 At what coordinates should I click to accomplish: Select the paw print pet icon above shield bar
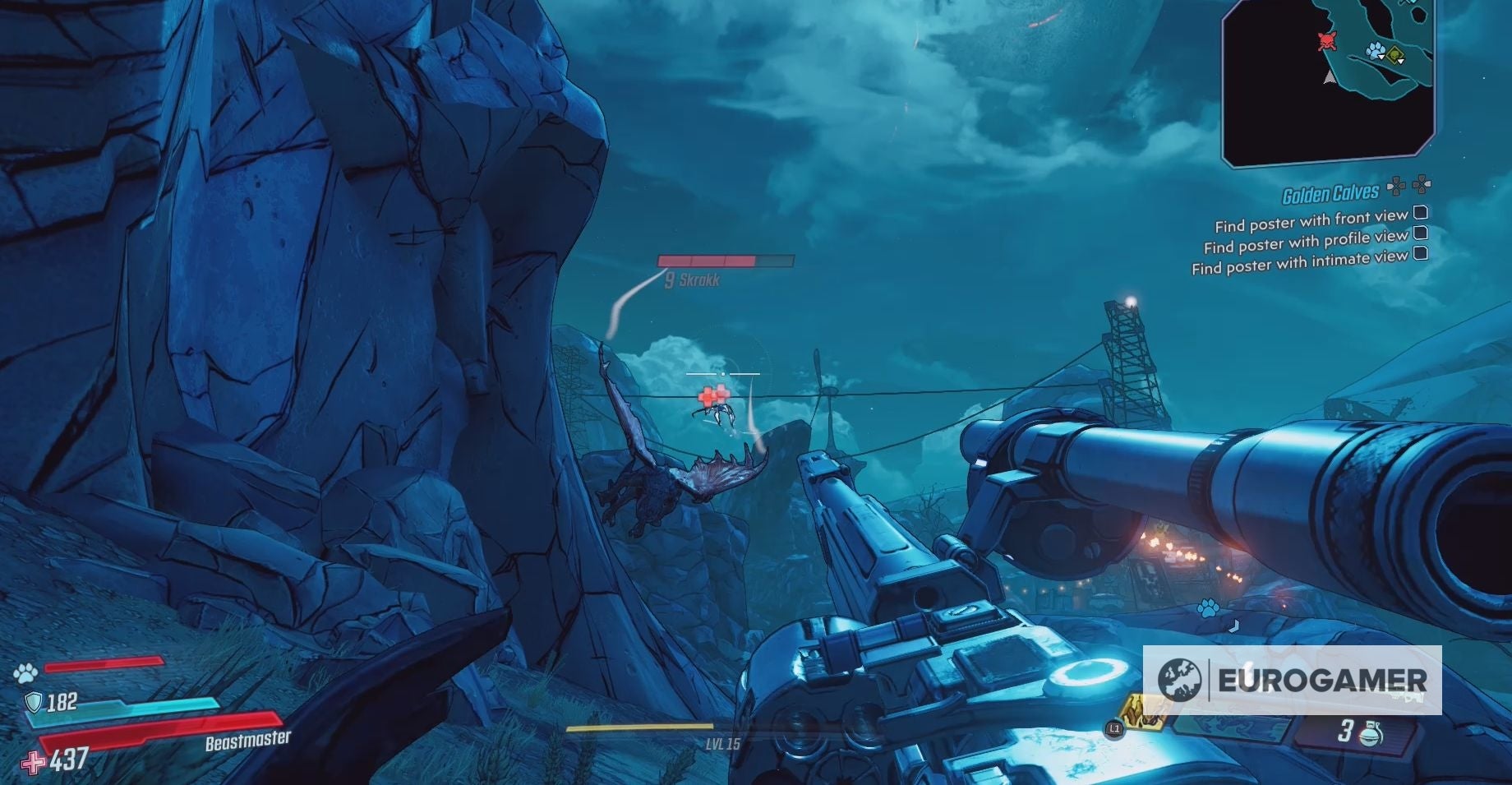pos(25,672)
